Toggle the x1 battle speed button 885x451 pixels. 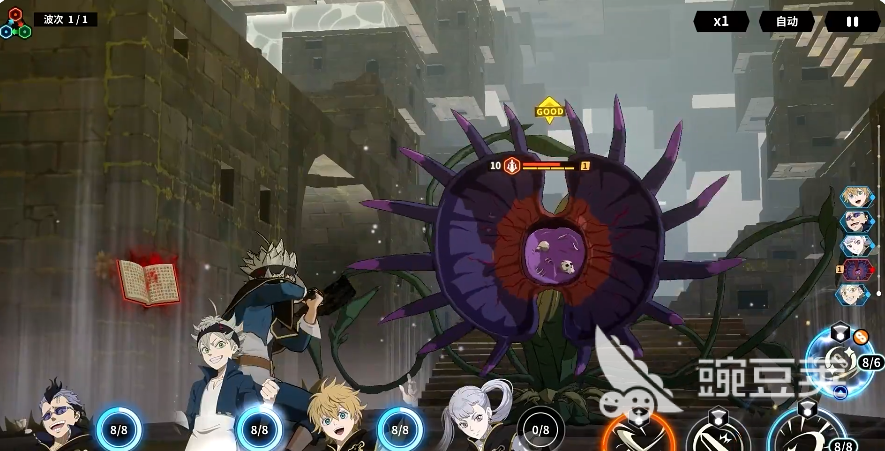click(721, 21)
